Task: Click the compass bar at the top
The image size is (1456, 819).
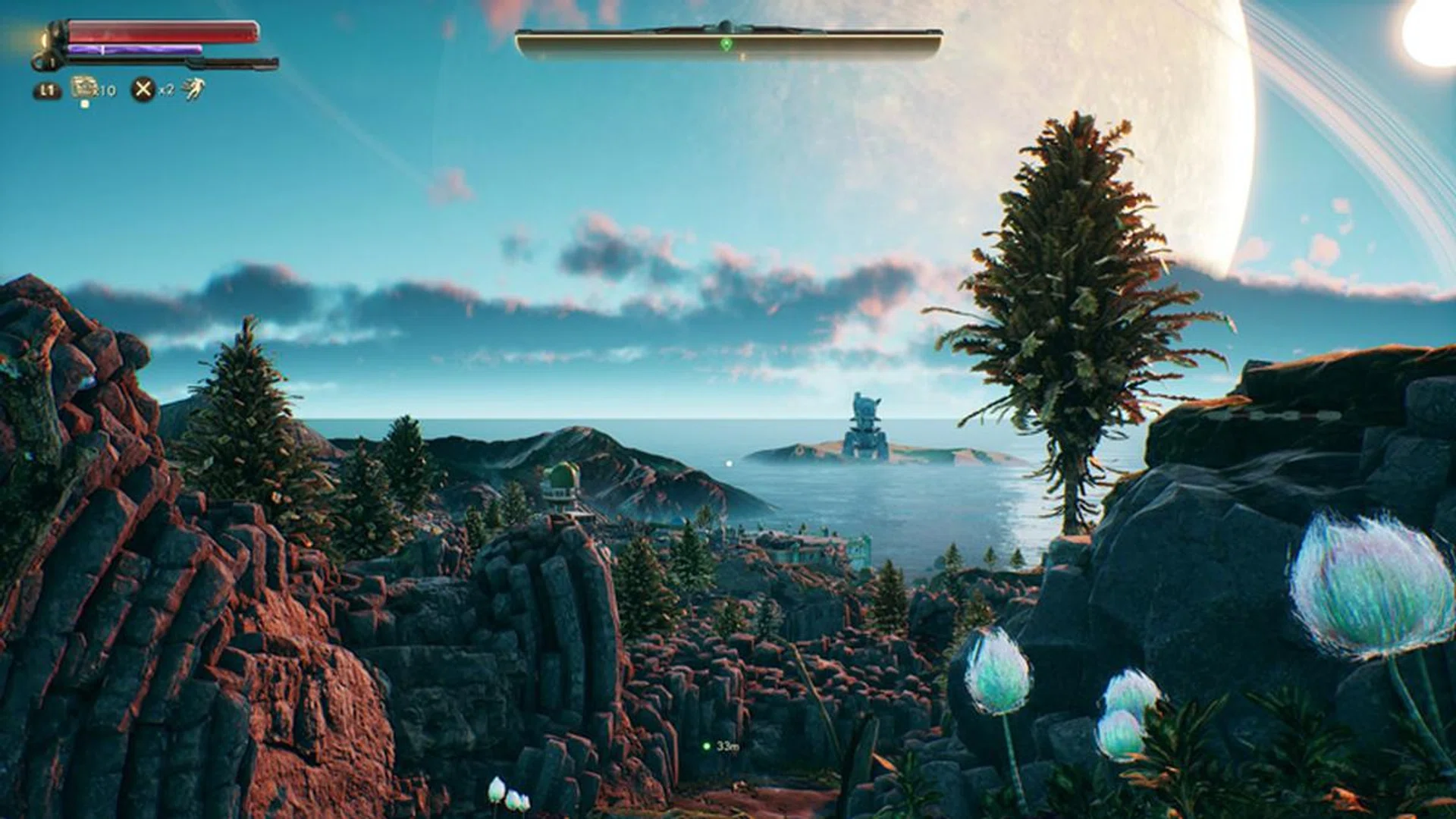Action: [728, 44]
